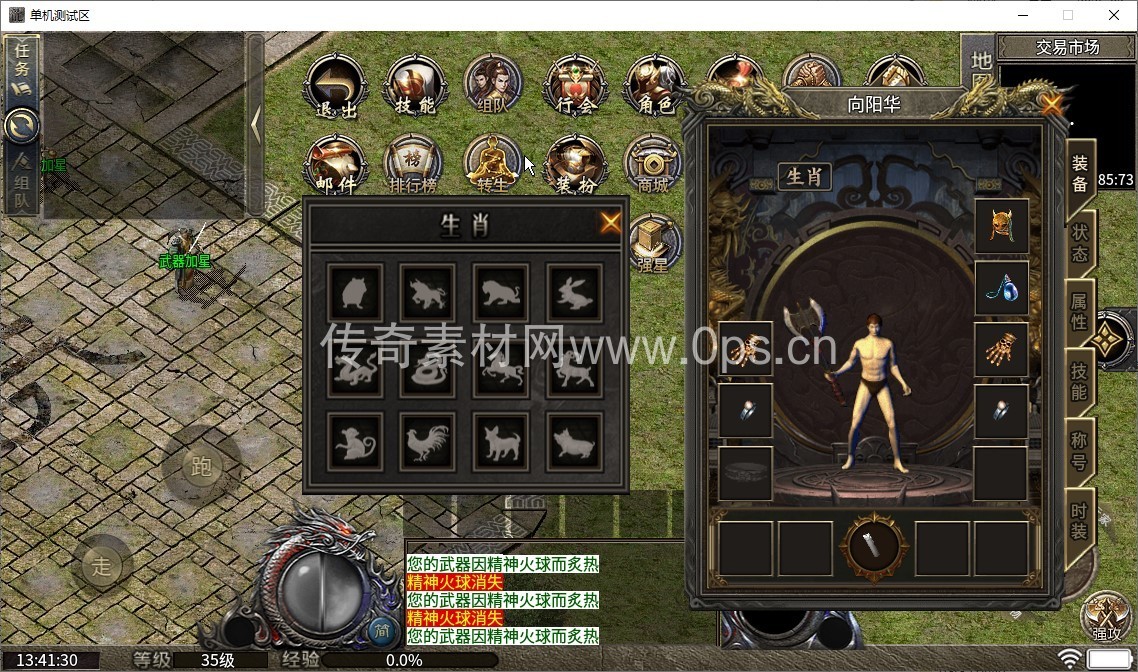Open the 角色 character menu
This screenshot has width=1138, height=672.
[x=654, y=87]
